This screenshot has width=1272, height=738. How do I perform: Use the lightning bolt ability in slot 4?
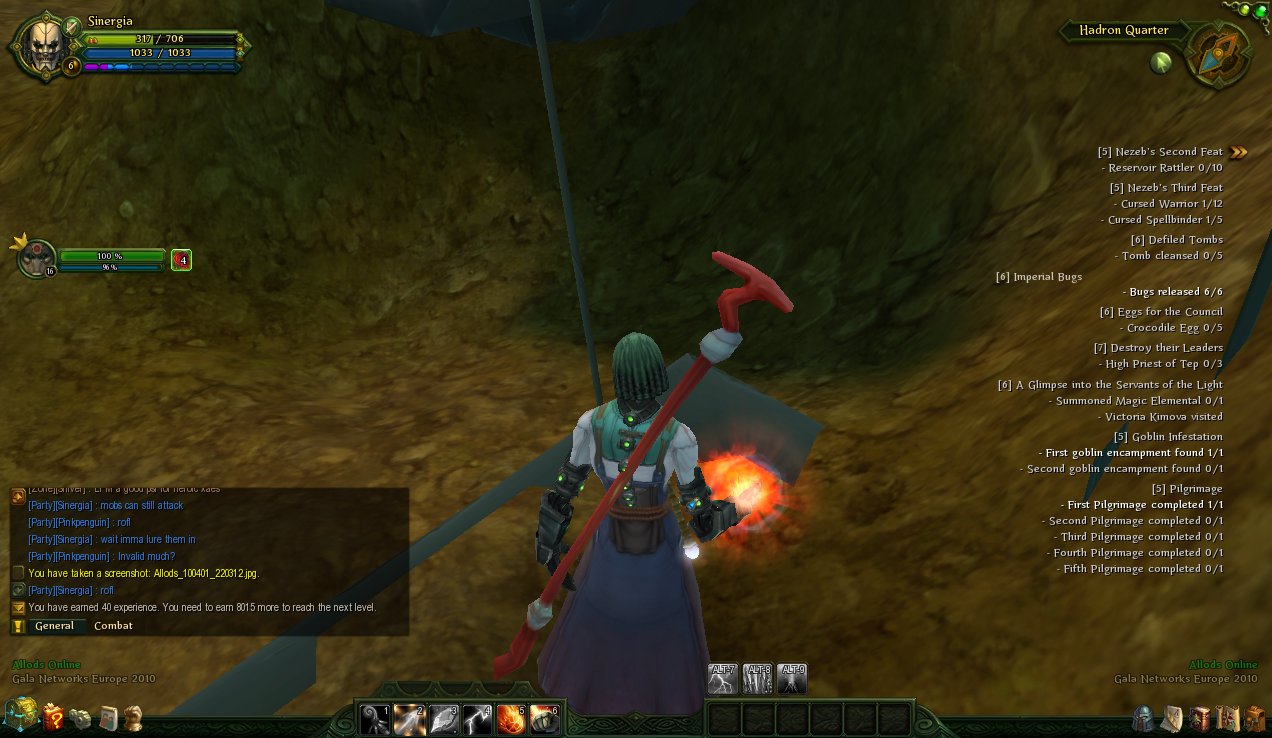[477, 718]
